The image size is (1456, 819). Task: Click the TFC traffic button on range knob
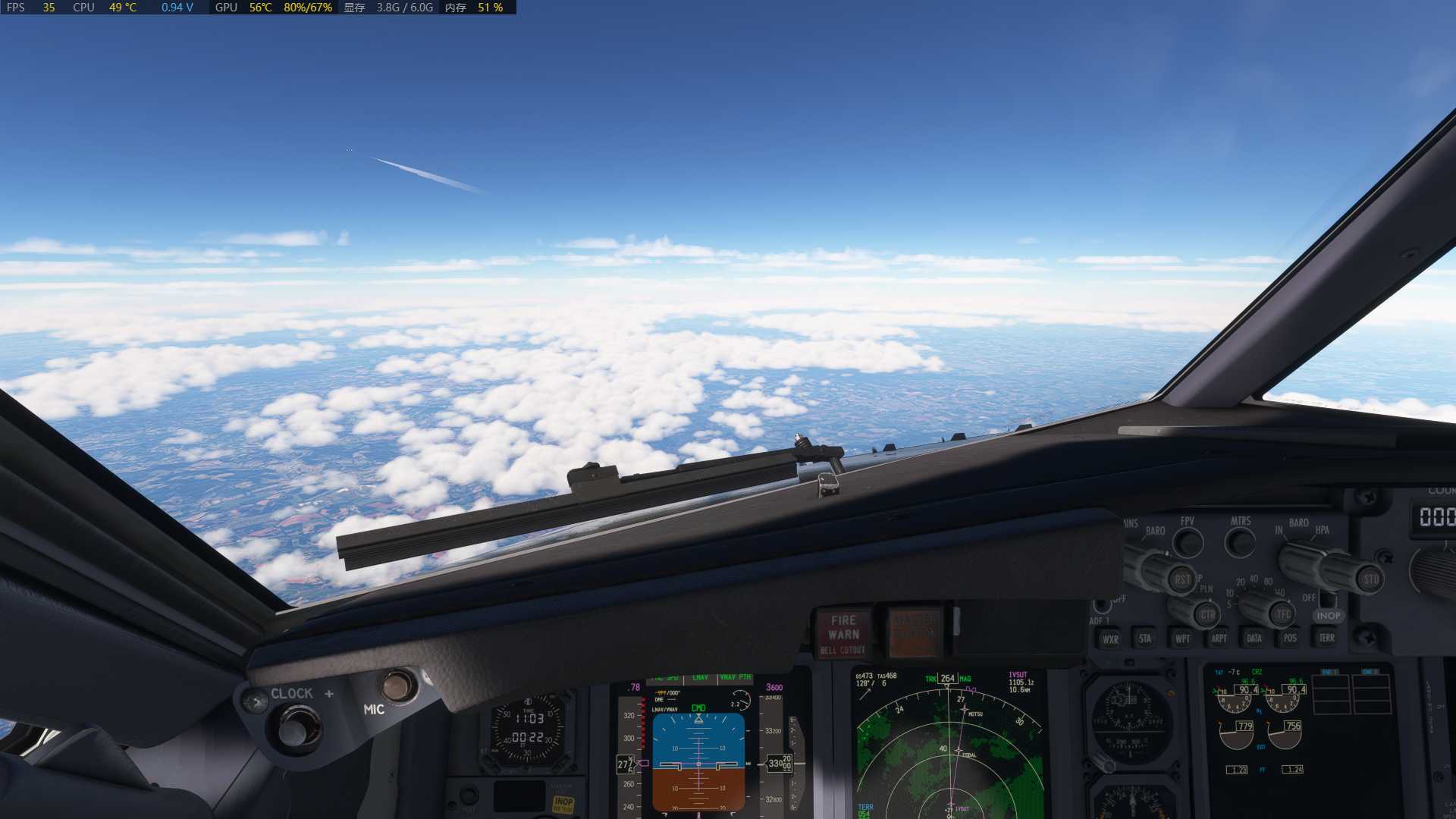[x=1283, y=615]
